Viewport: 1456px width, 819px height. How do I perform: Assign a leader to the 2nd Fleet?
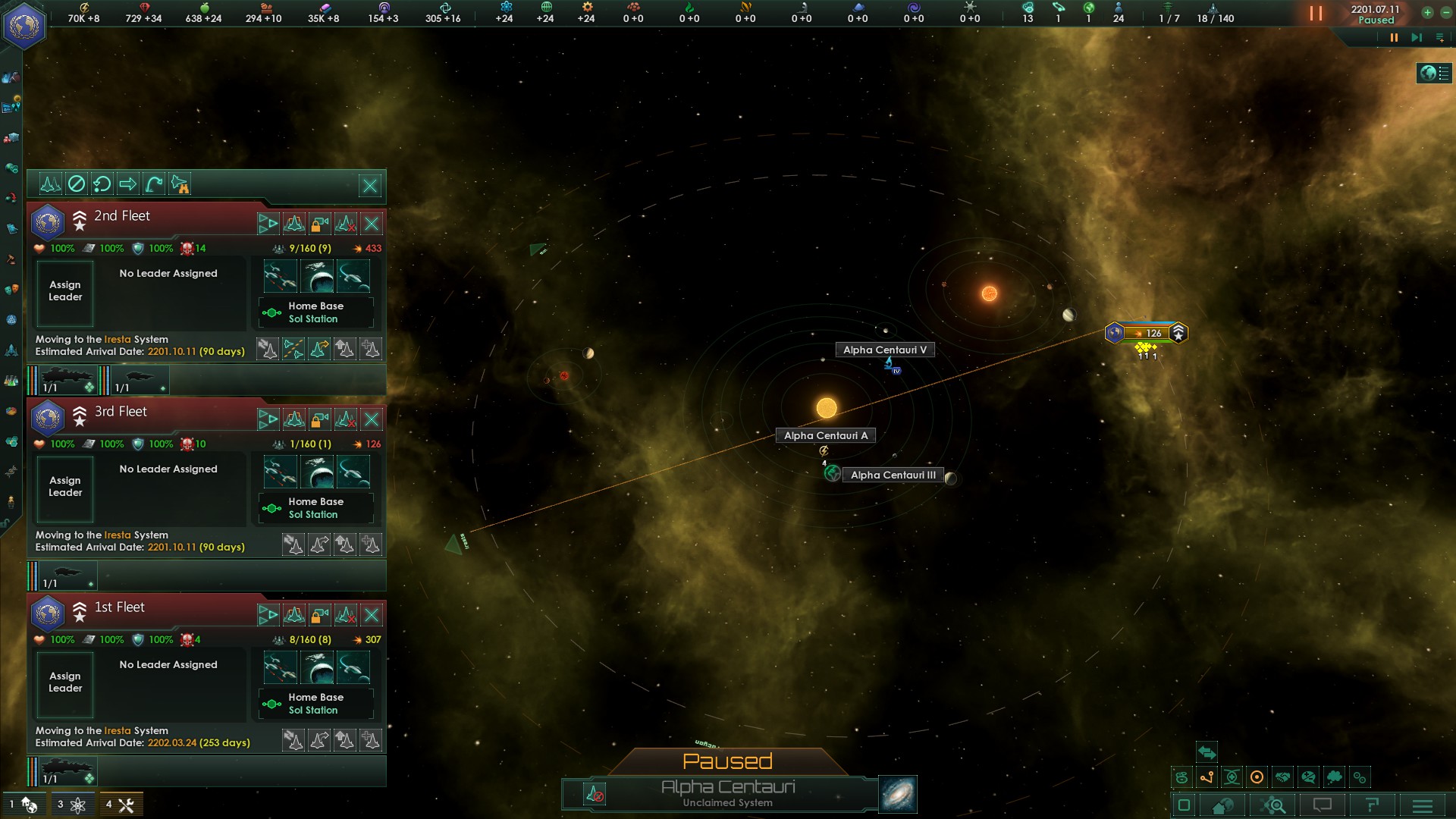[65, 292]
